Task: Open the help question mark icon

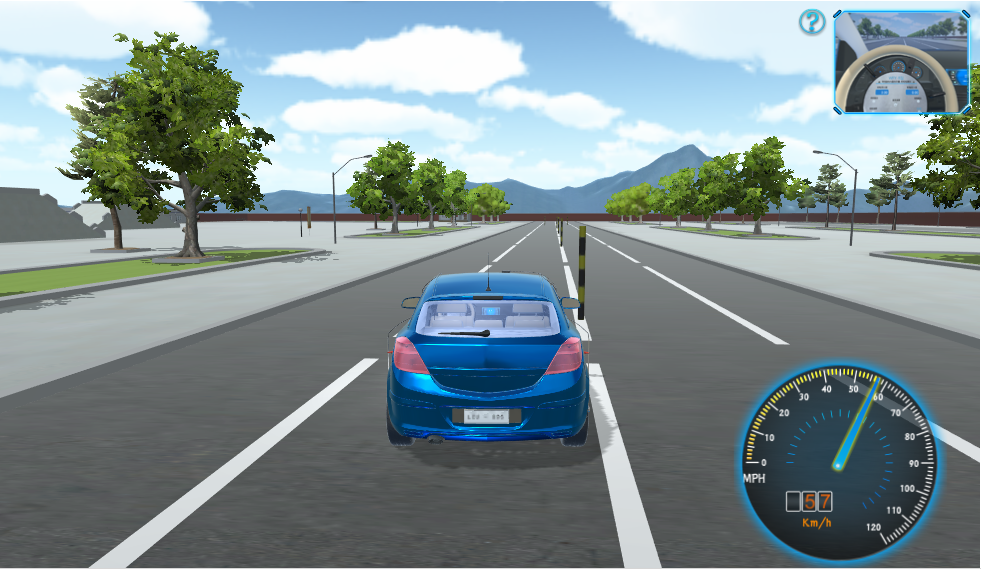Action: pyautogui.click(x=812, y=22)
